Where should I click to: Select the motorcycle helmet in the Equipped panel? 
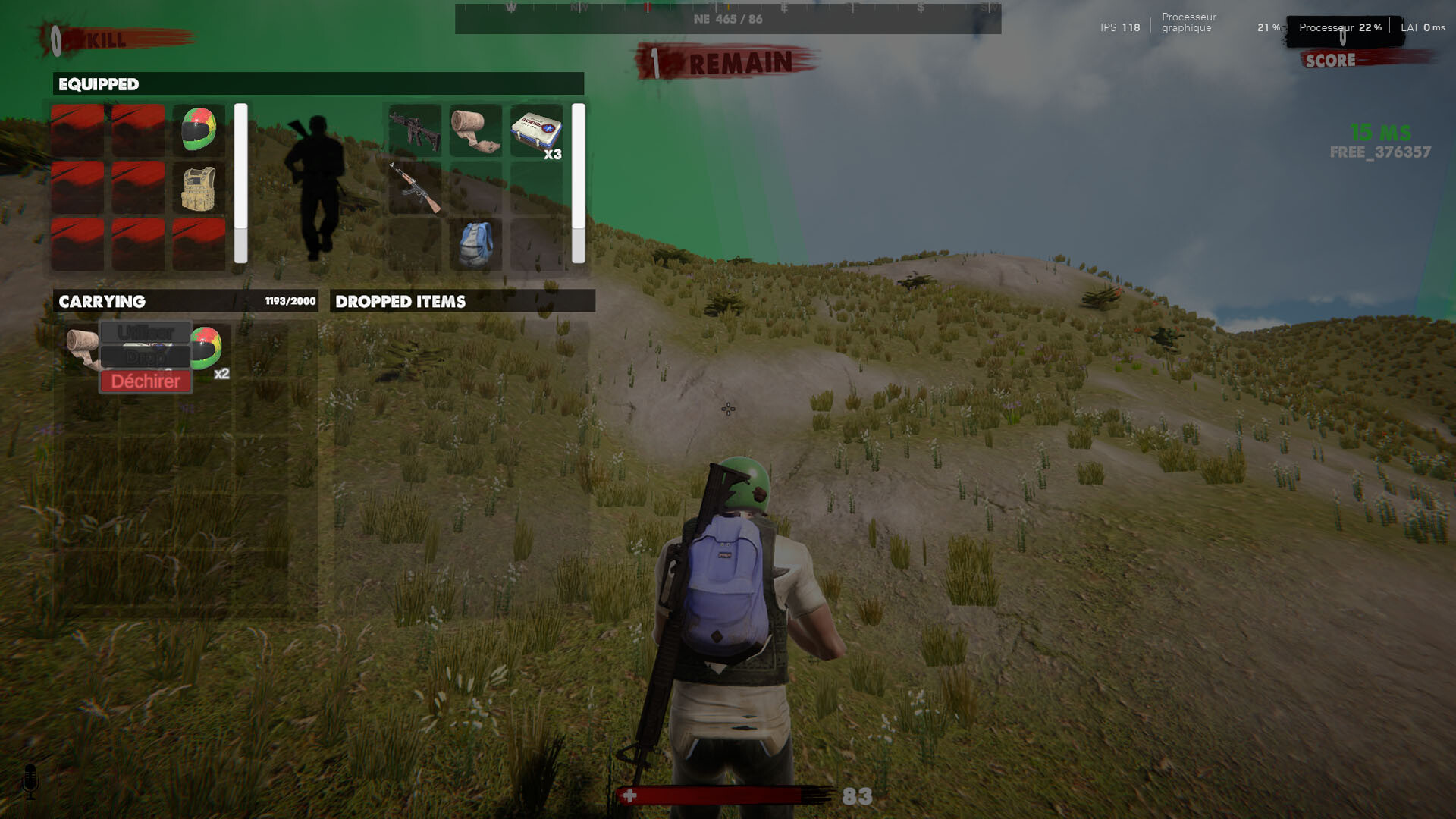pos(198,129)
